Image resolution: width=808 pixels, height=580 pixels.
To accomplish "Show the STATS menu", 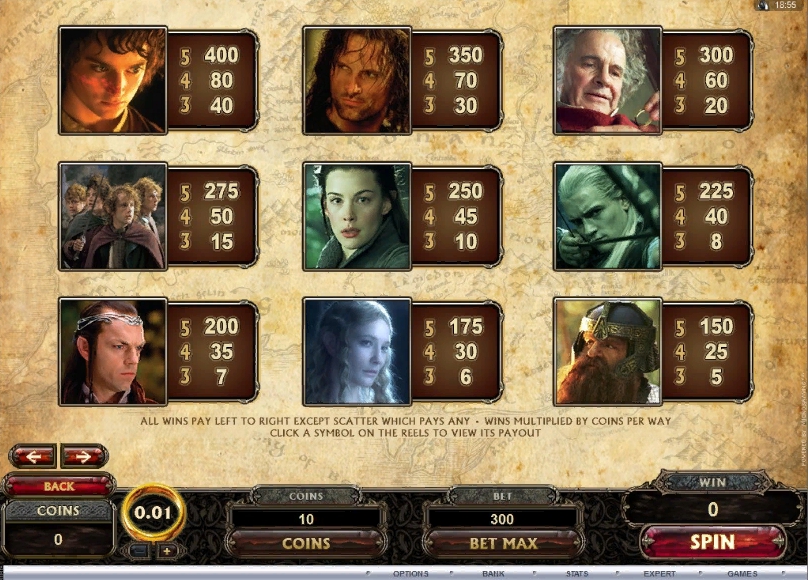I will pos(576,574).
